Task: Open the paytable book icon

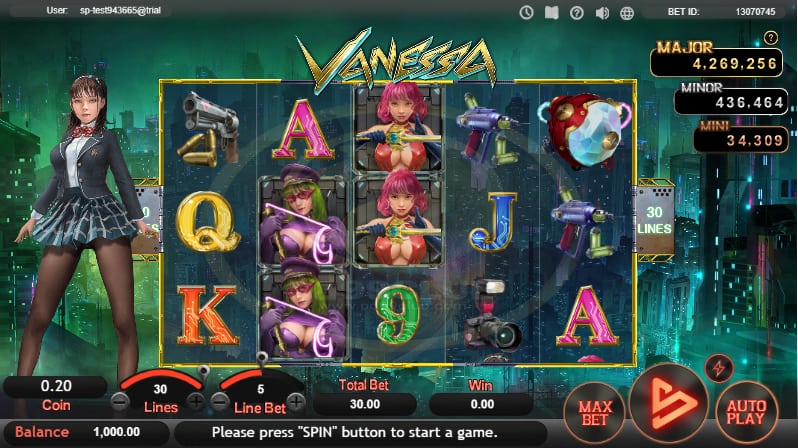Action: pyautogui.click(x=551, y=12)
